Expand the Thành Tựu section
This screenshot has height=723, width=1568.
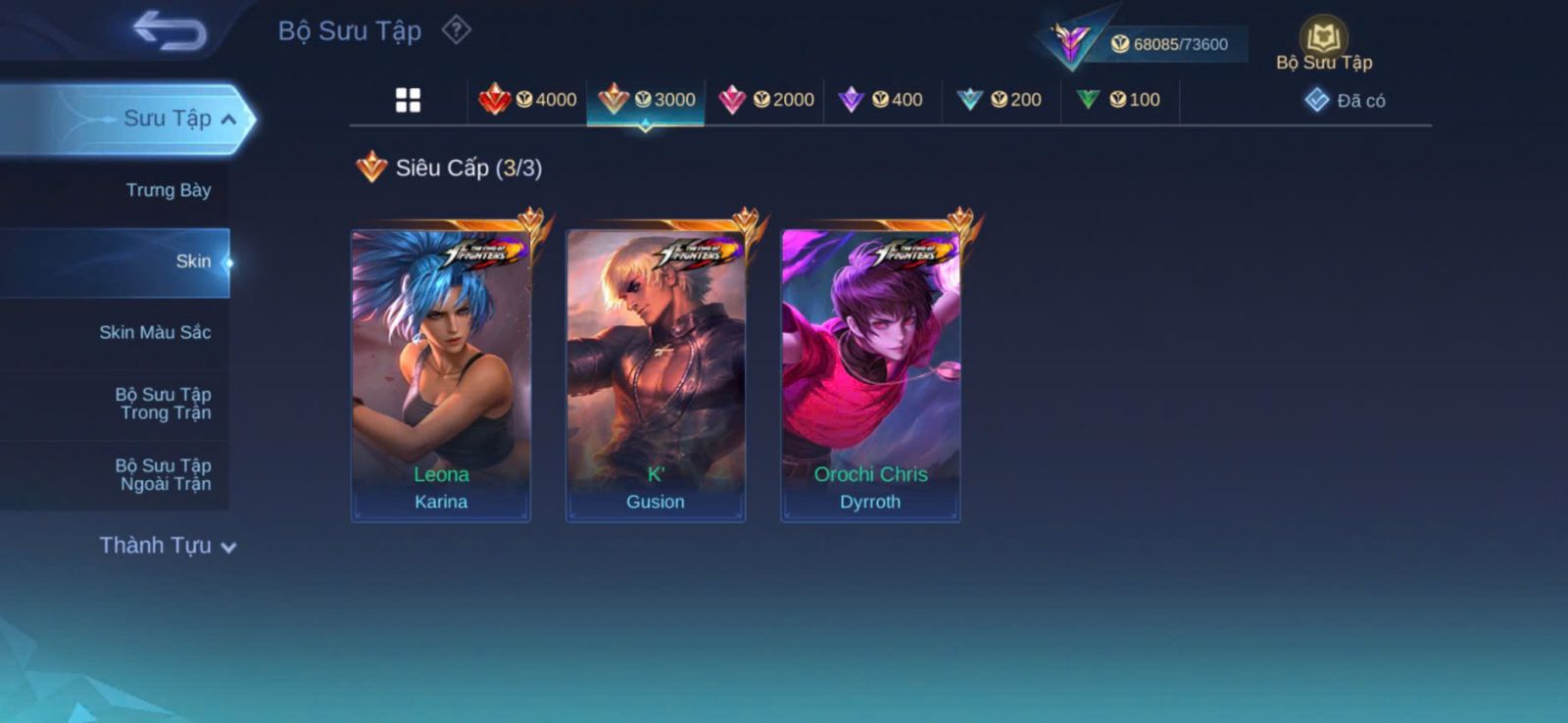tap(167, 546)
